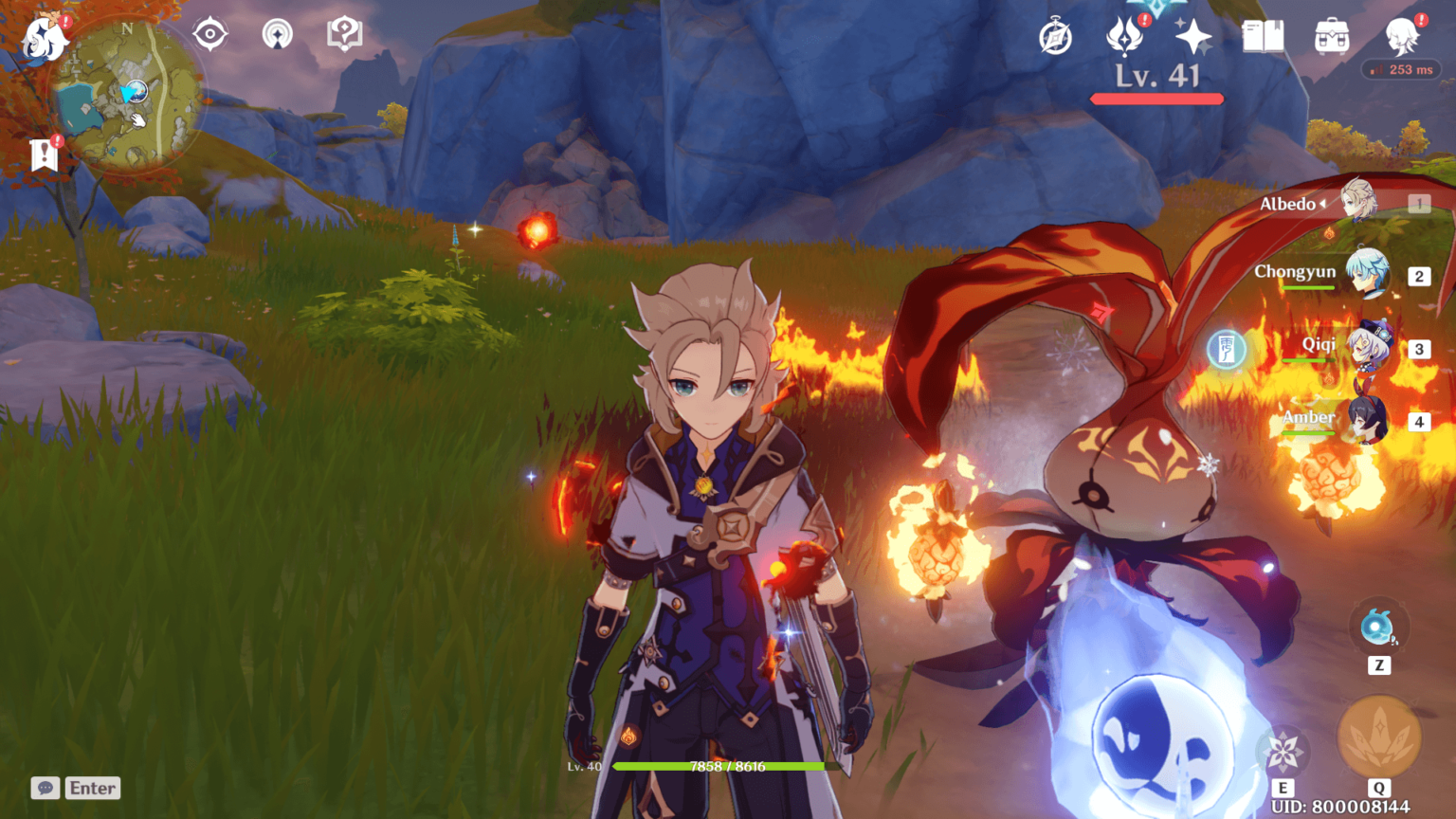Use the equipped gadget icon
This screenshot has height=819, width=1456.
point(1377,627)
